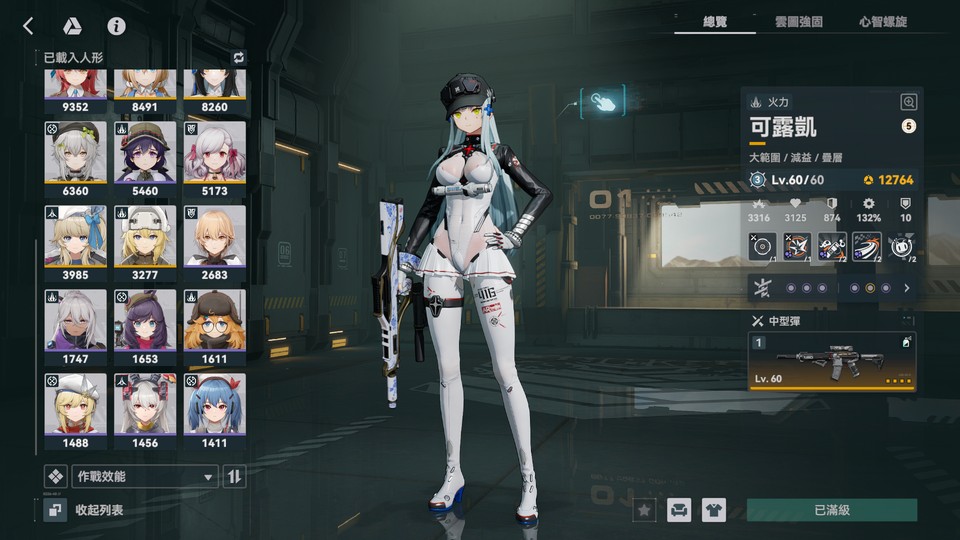Go back with the arrow button

(x=29, y=26)
